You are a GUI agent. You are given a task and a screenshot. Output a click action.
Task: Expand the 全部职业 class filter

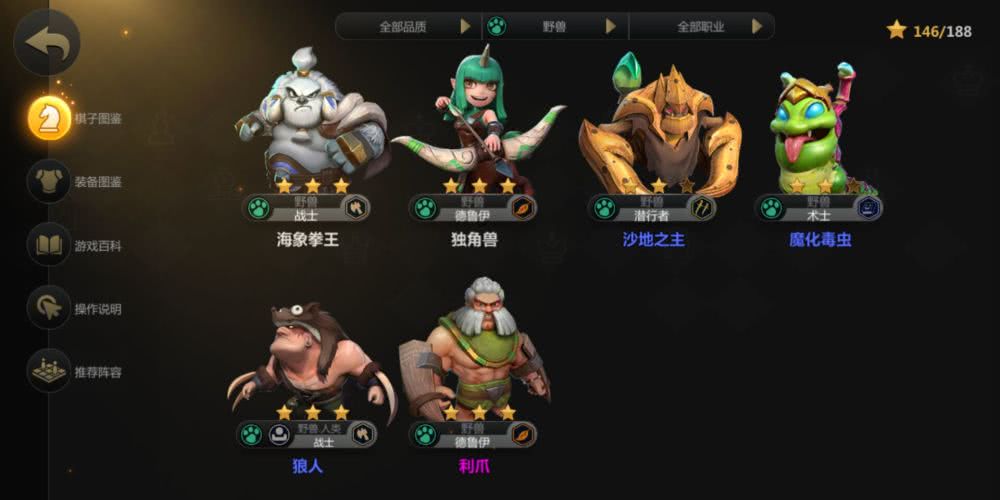click(x=702, y=26)
